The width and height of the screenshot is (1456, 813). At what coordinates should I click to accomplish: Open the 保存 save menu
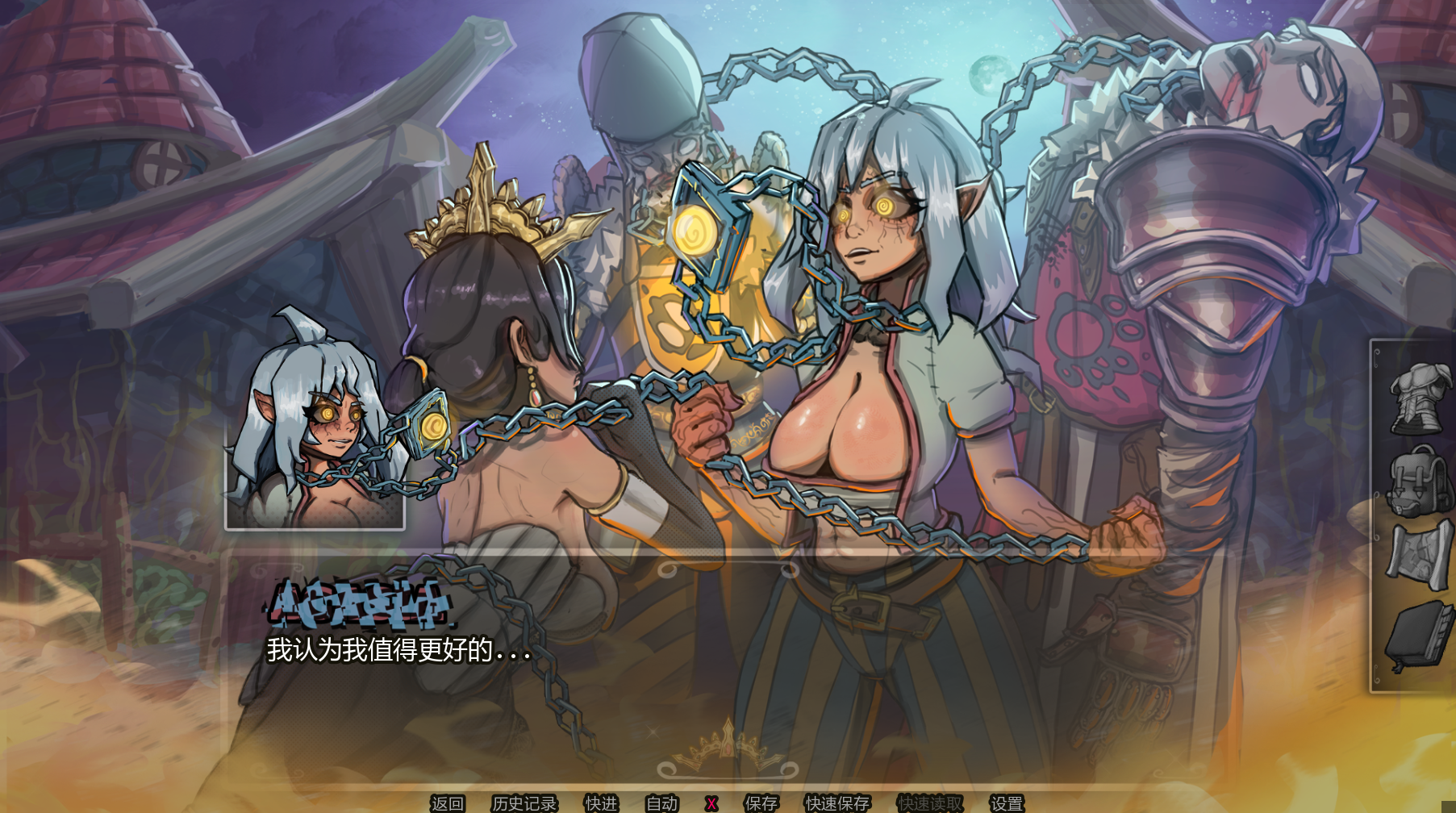click(x=761, y=803)
